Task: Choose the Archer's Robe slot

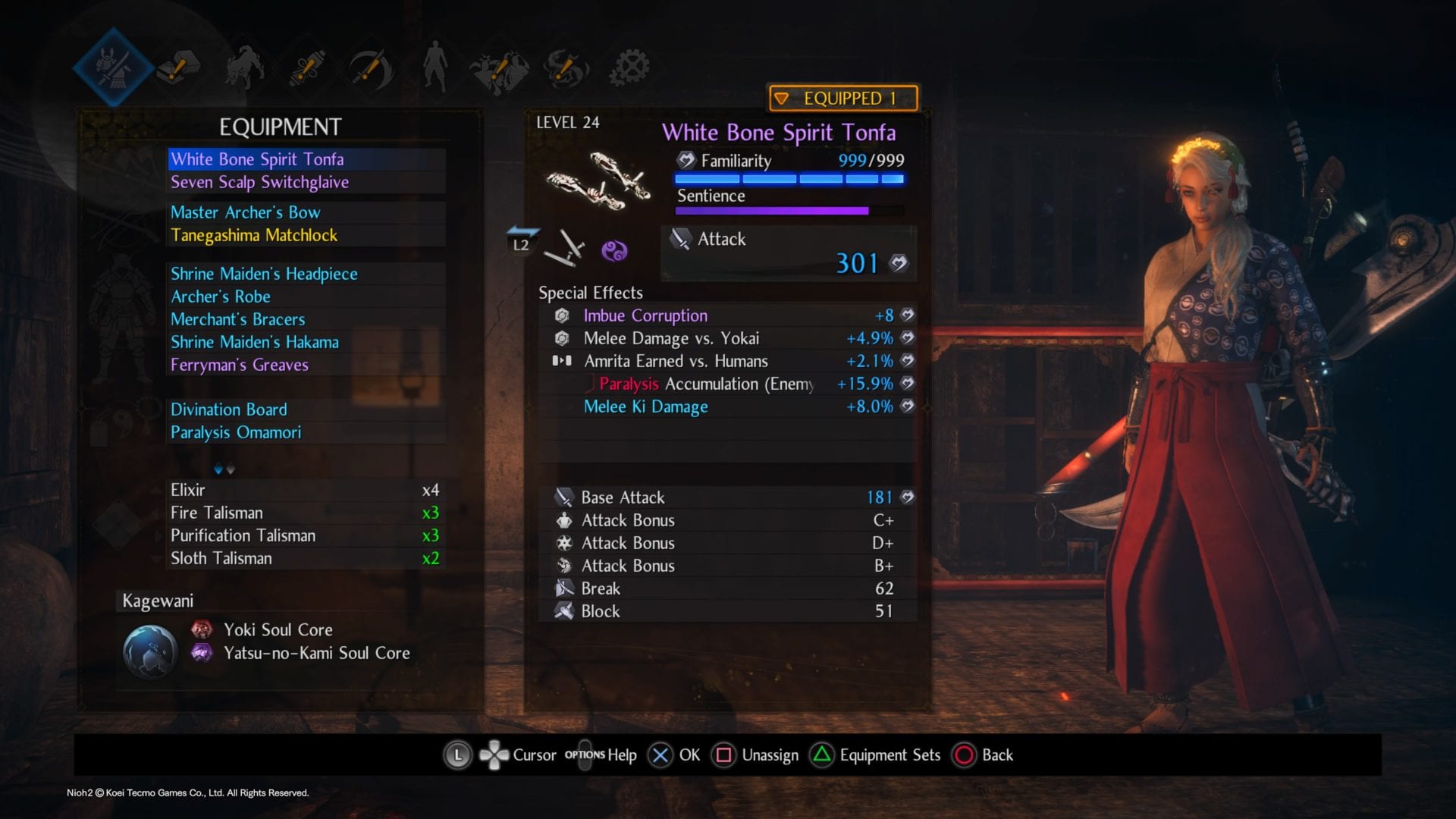Action: click(221, 297)
